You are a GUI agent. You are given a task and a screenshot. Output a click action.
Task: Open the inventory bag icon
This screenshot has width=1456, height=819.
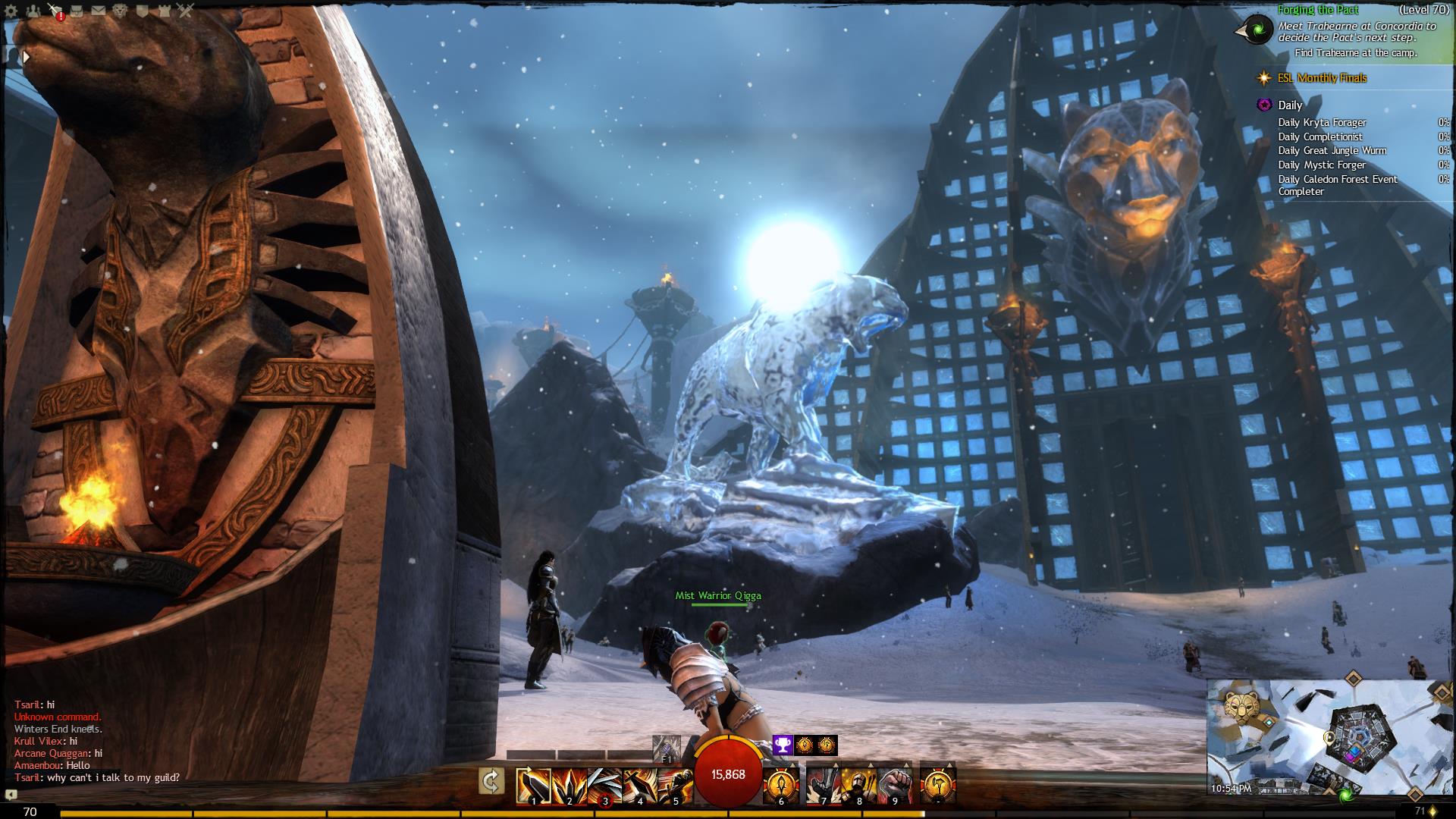point(77,11)
